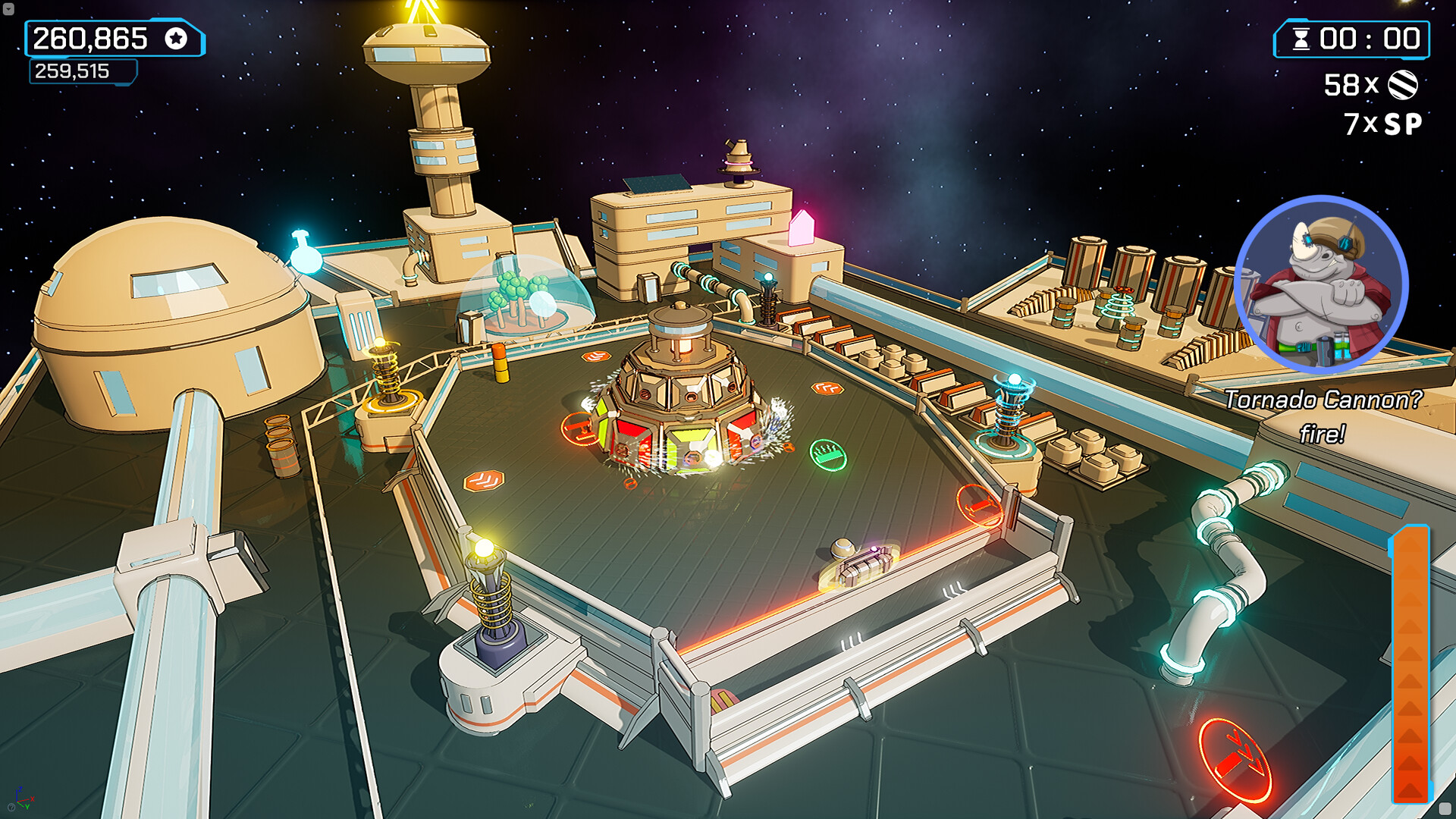Toggle the green bumper light on the playfield
Viewport: 1456px width, 819px height.
828,454
